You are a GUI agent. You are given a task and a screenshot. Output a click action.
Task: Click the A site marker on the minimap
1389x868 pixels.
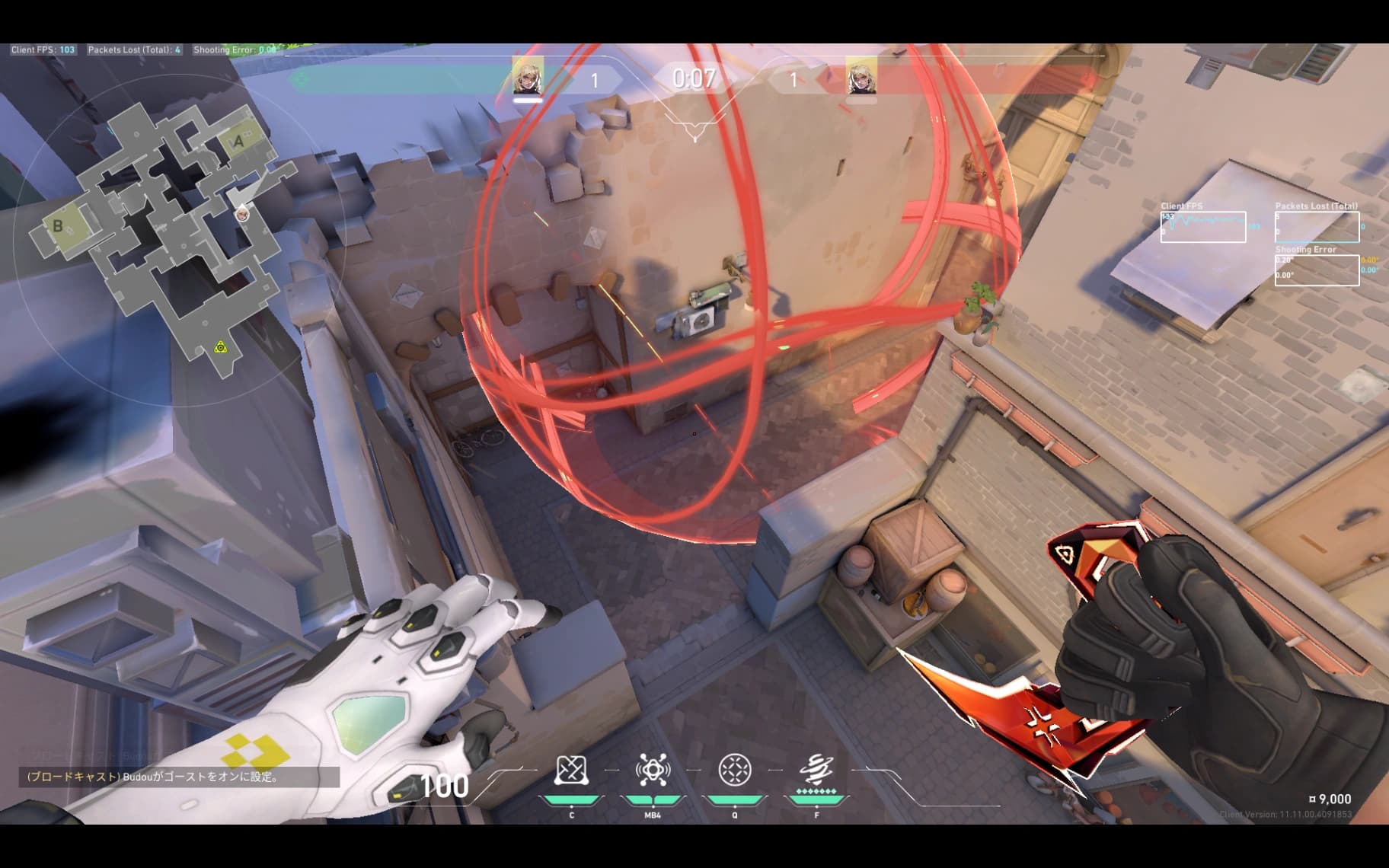click(x=239, y=141)
